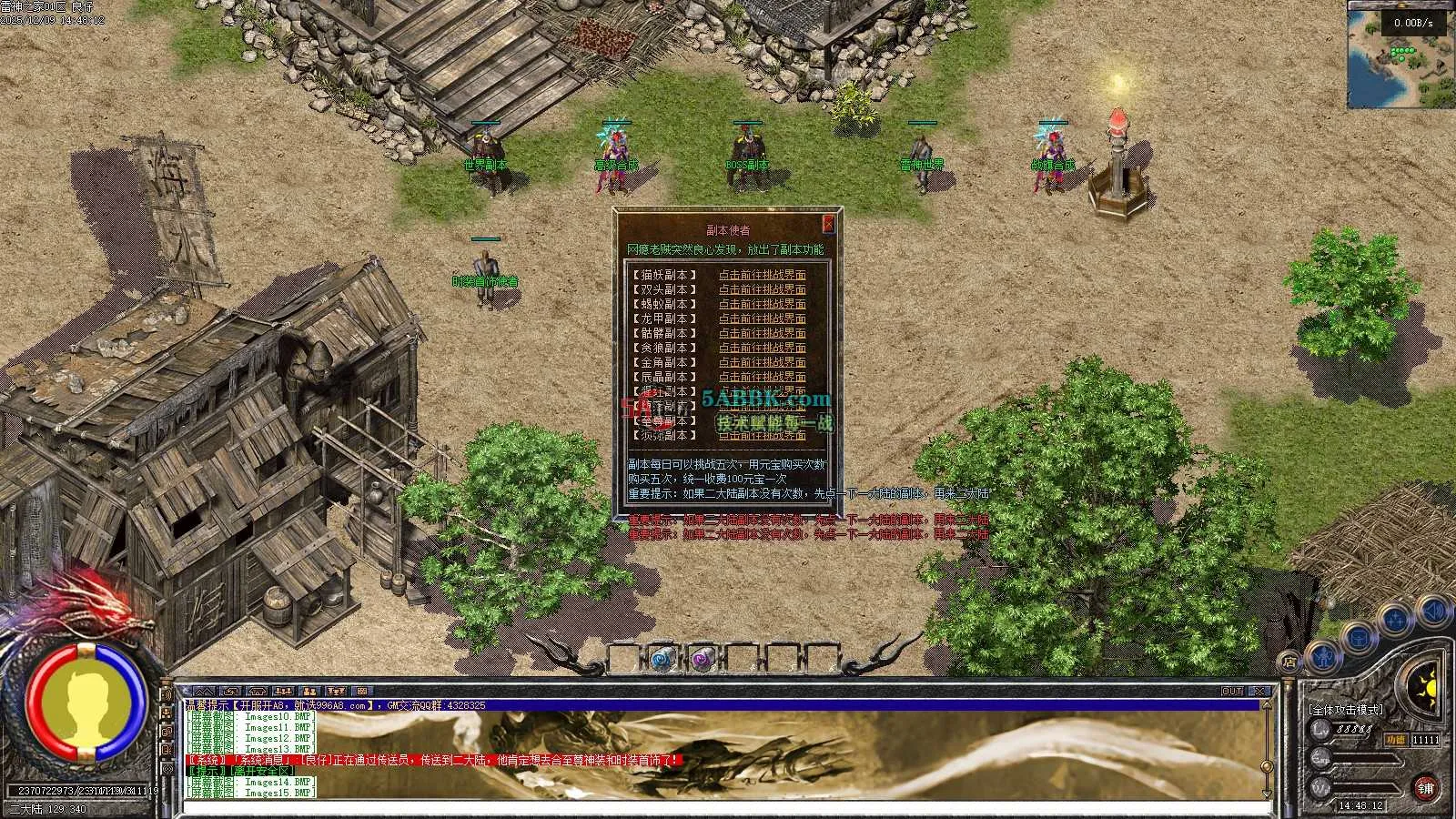The height and width of the screenshot is (819, 1456).
Task: Open the bag chest icon
Action: click(1358, 637)
